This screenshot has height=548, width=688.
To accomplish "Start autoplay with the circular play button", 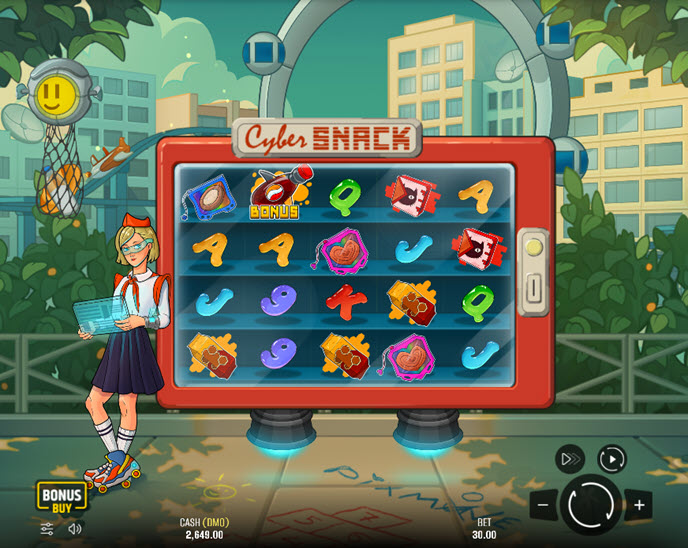I will [611, 459].
